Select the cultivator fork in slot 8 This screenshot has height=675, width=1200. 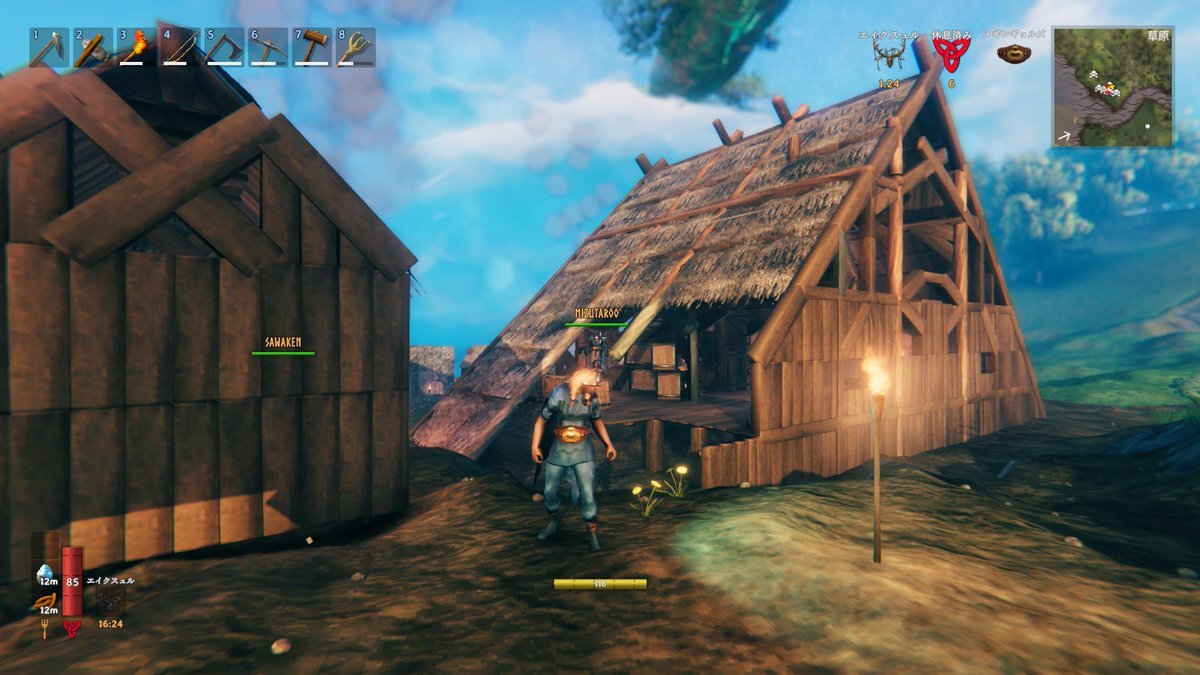click(x=356, y=47)
